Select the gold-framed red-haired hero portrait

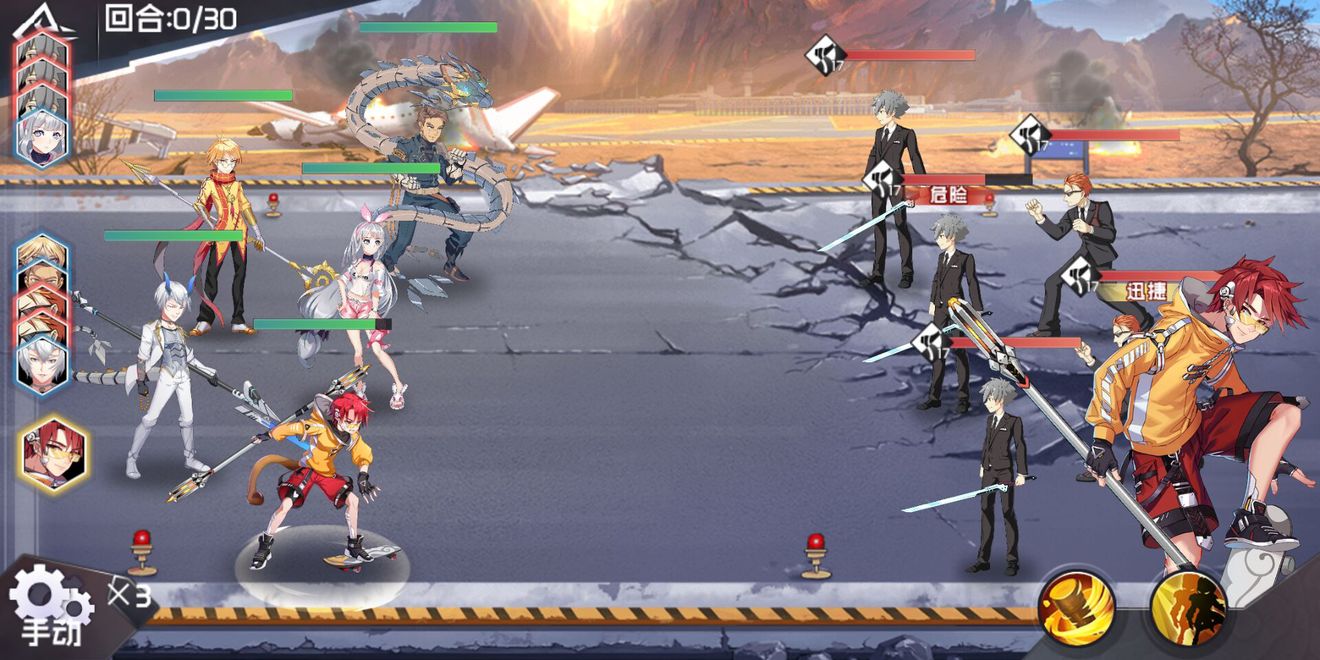tap(51, 453)
